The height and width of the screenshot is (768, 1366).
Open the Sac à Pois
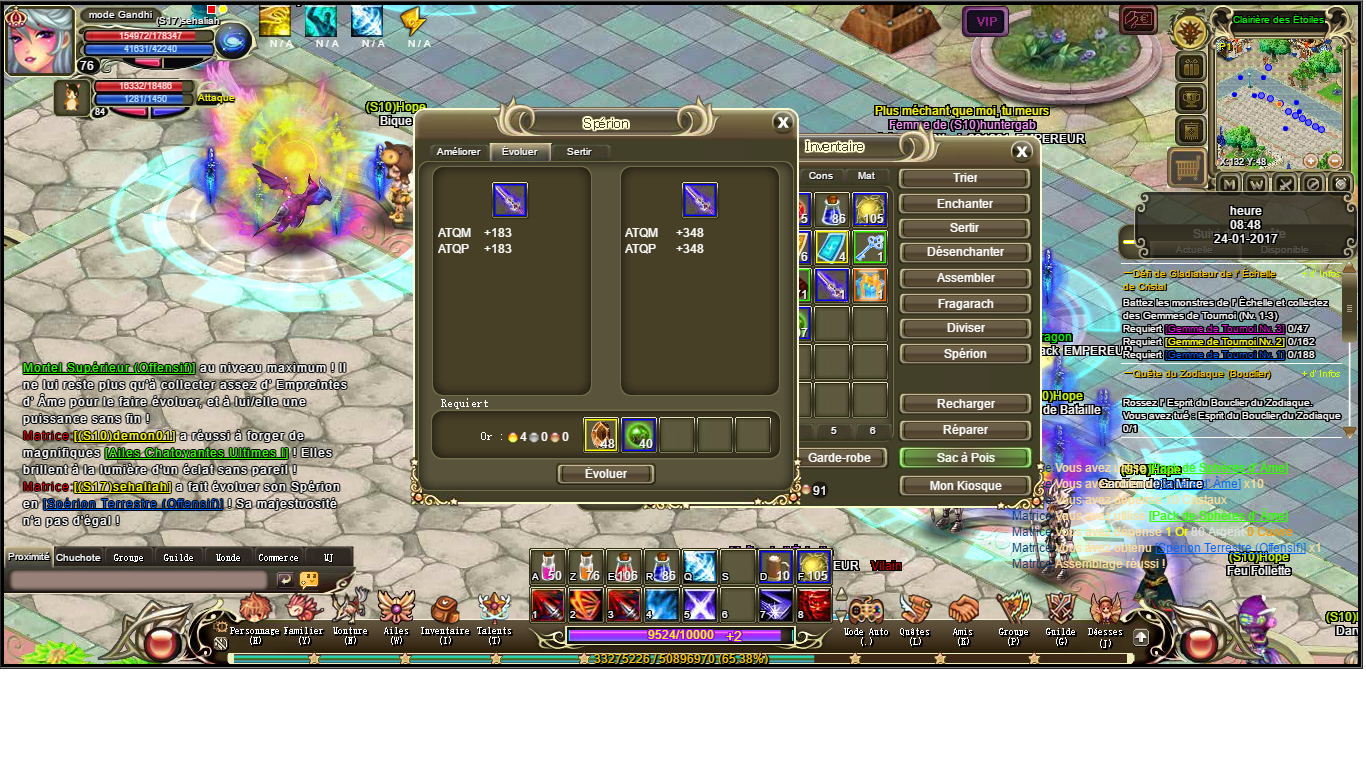pos(964,457)
